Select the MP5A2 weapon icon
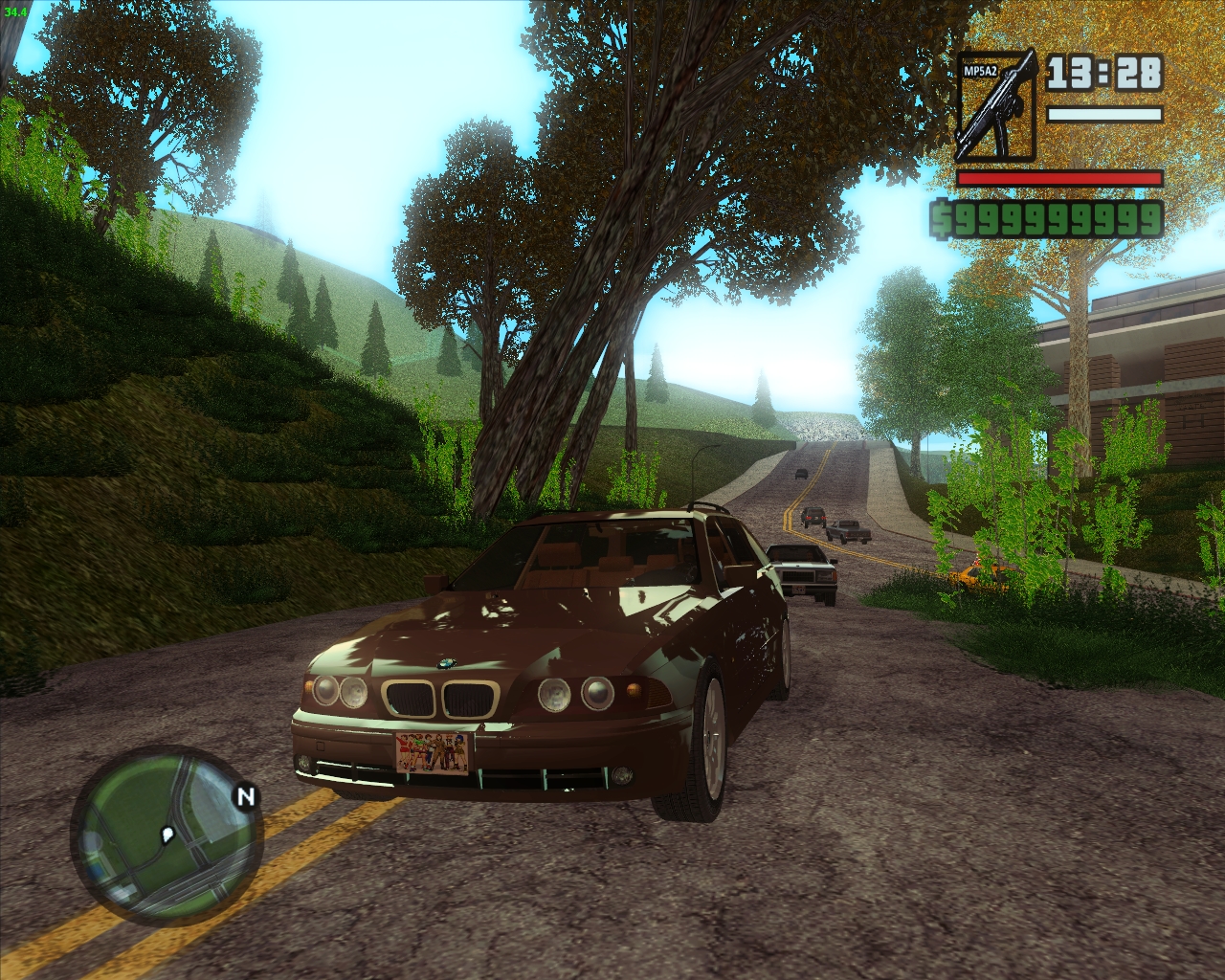Viewport: 1225px width, 980px height. point(996,105)
